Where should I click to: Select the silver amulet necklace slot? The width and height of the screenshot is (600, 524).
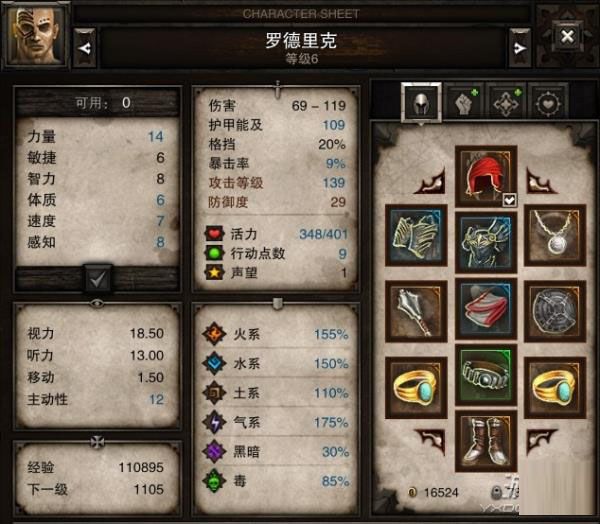(556, 236)
